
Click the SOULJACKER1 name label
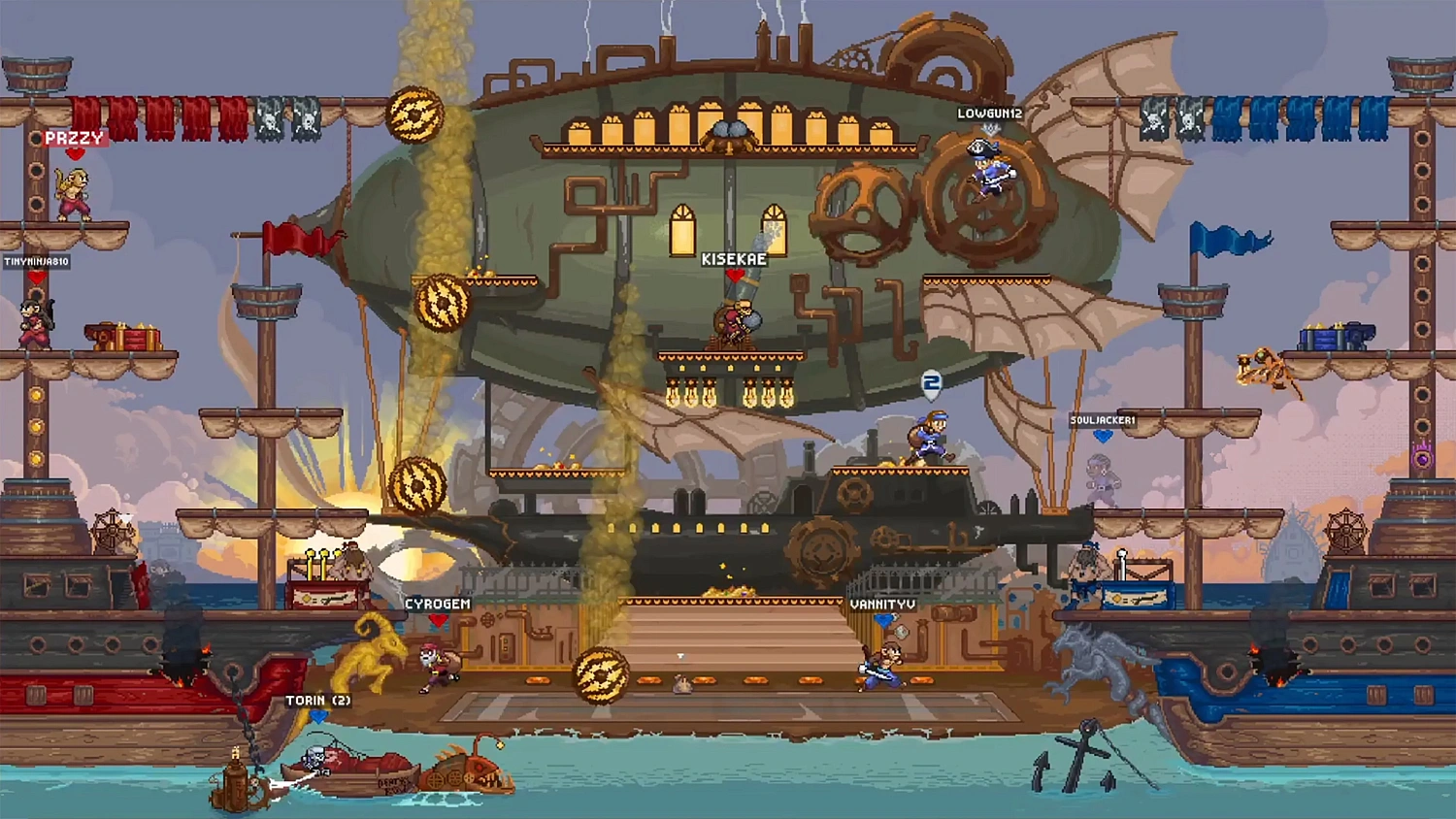click(1105, 422)
